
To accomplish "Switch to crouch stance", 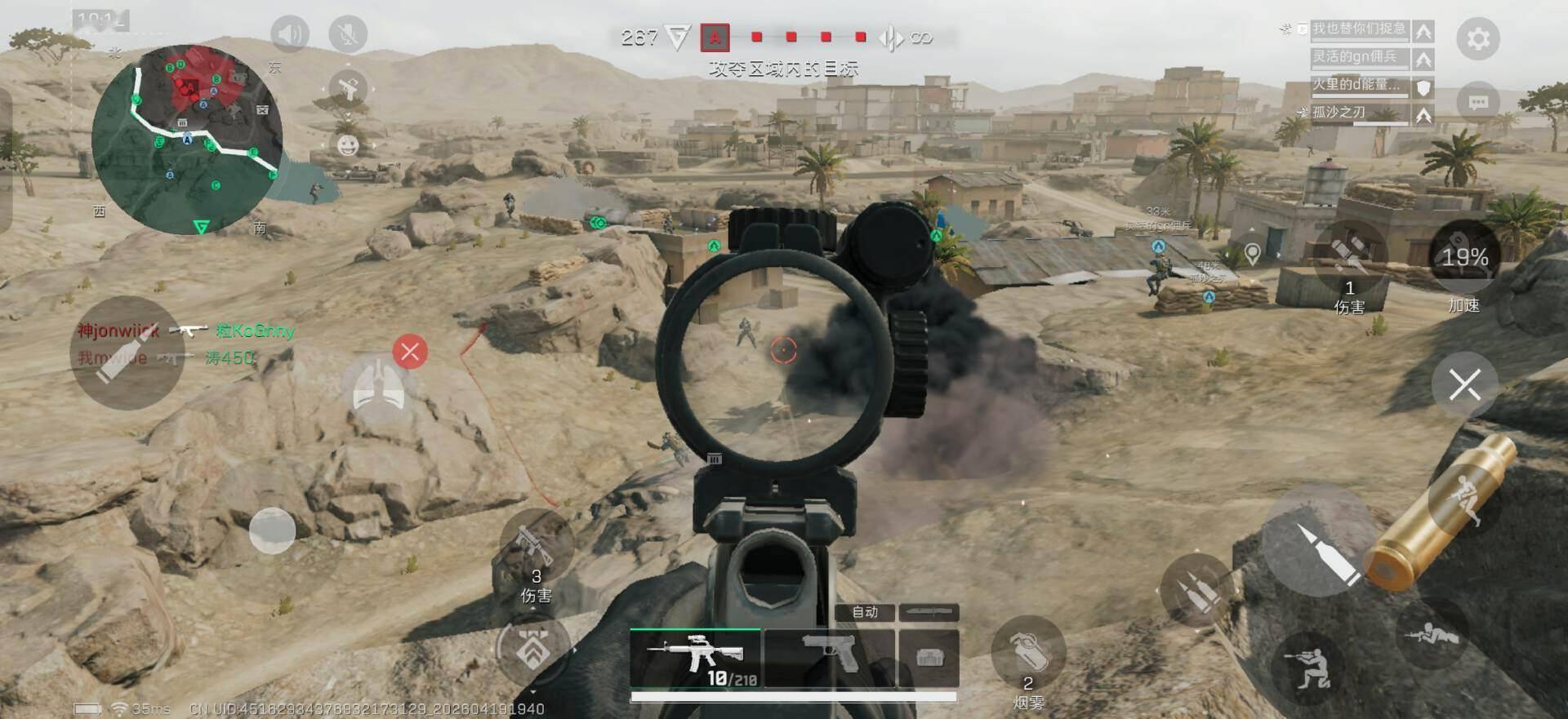I will pyautogui.click(x=1307, y=668).
